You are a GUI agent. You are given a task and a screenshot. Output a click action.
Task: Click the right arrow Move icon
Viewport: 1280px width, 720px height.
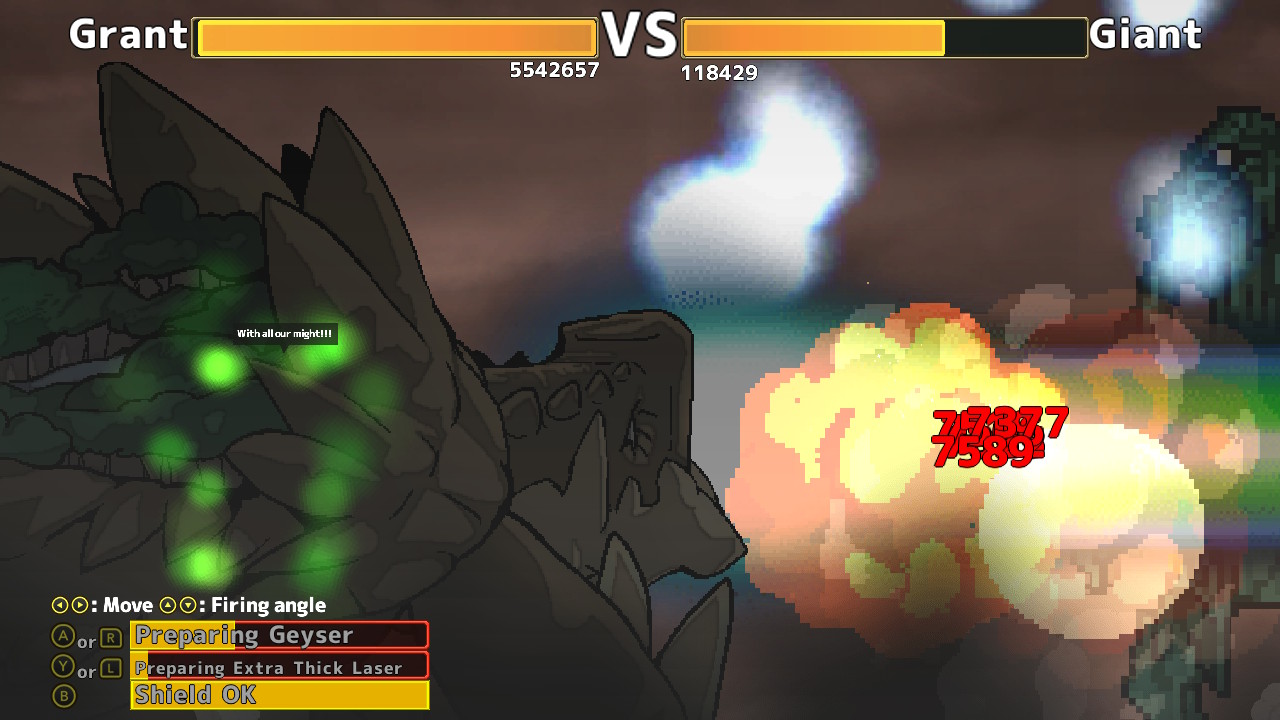click(82, 604)
